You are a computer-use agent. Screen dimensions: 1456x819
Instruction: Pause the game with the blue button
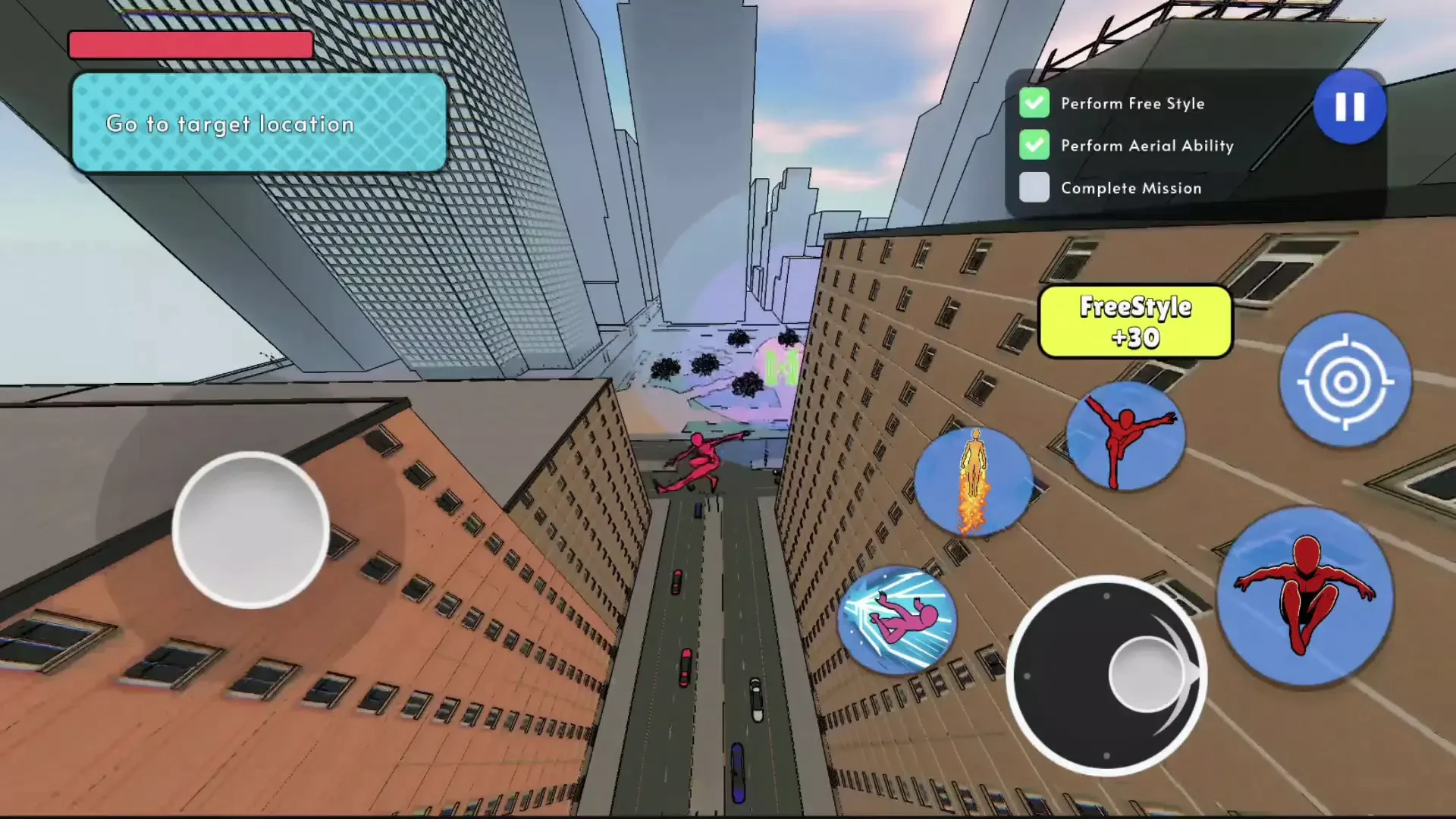[1350, 107]
